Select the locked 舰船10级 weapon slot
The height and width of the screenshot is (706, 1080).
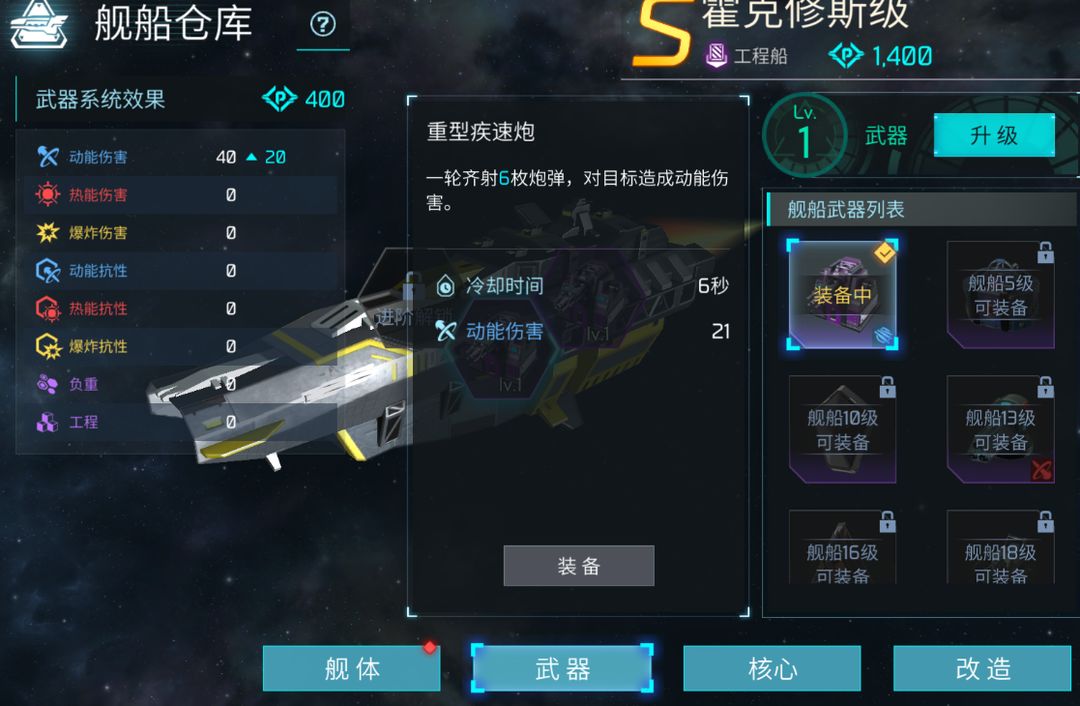tap(842, 429)
